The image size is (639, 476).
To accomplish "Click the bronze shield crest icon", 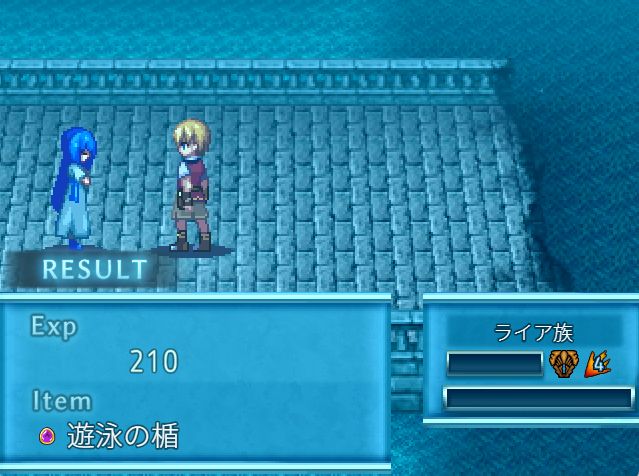I will point(562,363).
